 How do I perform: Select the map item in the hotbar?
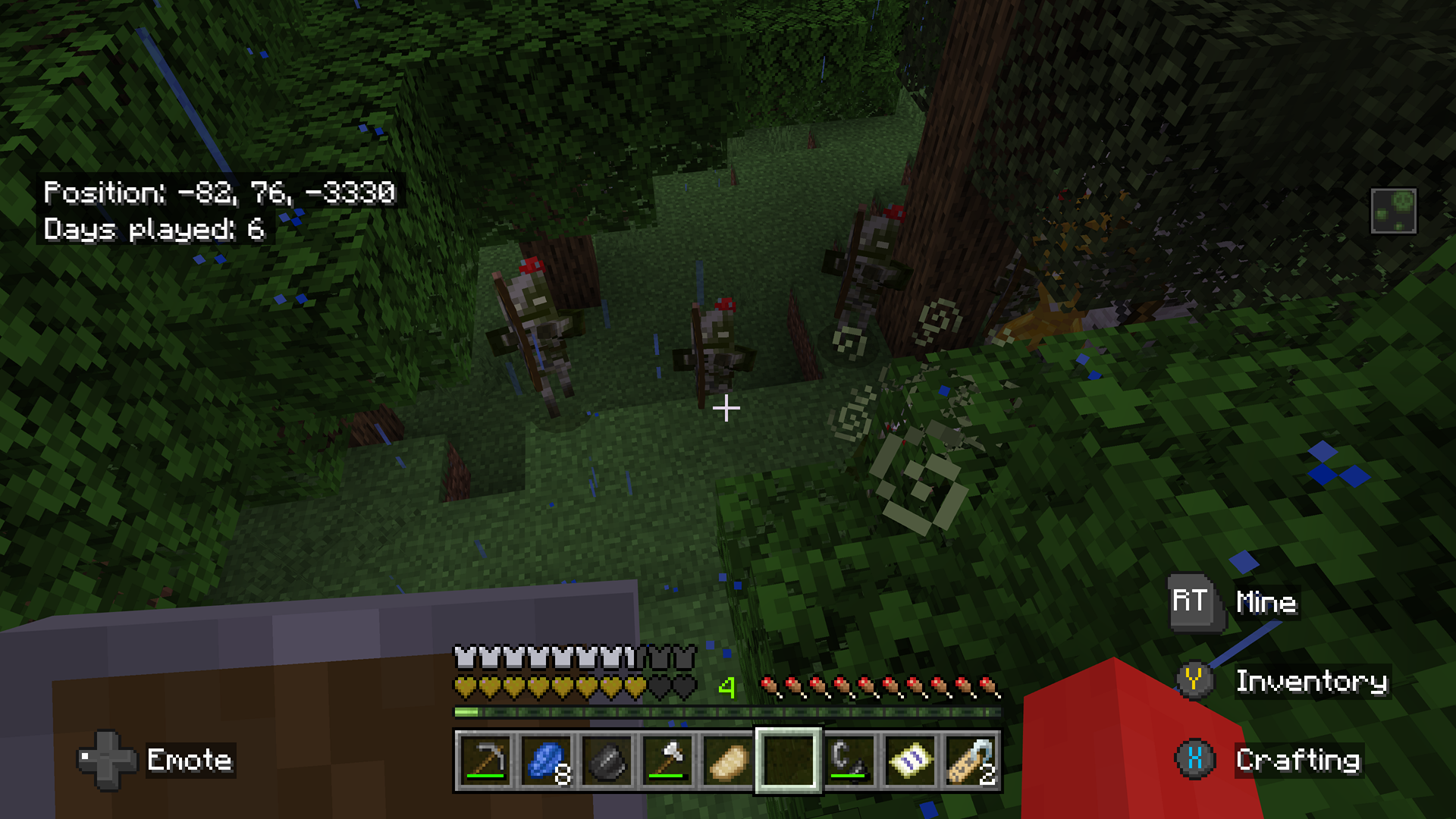909,762
